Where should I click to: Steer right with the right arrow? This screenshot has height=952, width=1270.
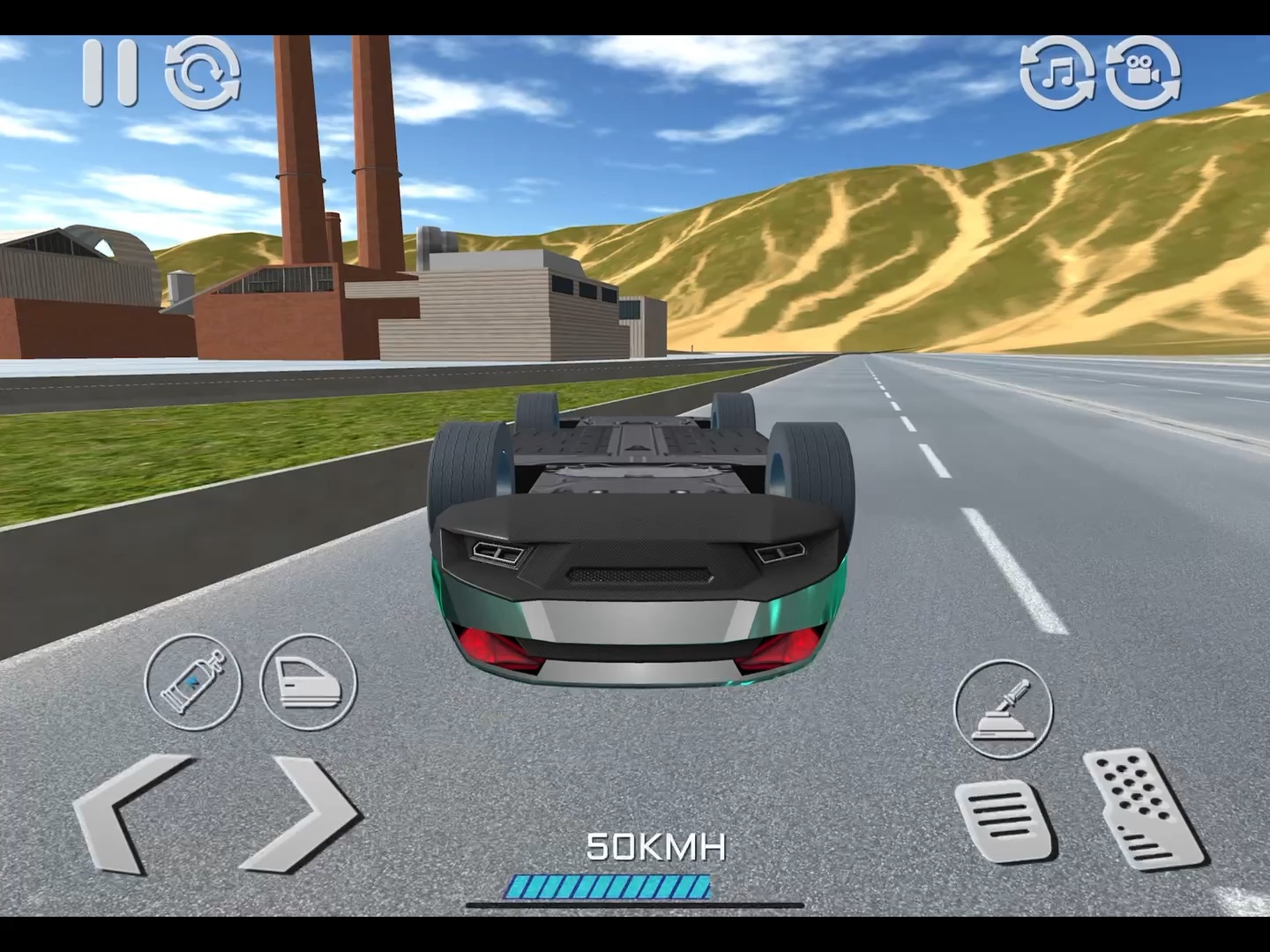(303, 814)
